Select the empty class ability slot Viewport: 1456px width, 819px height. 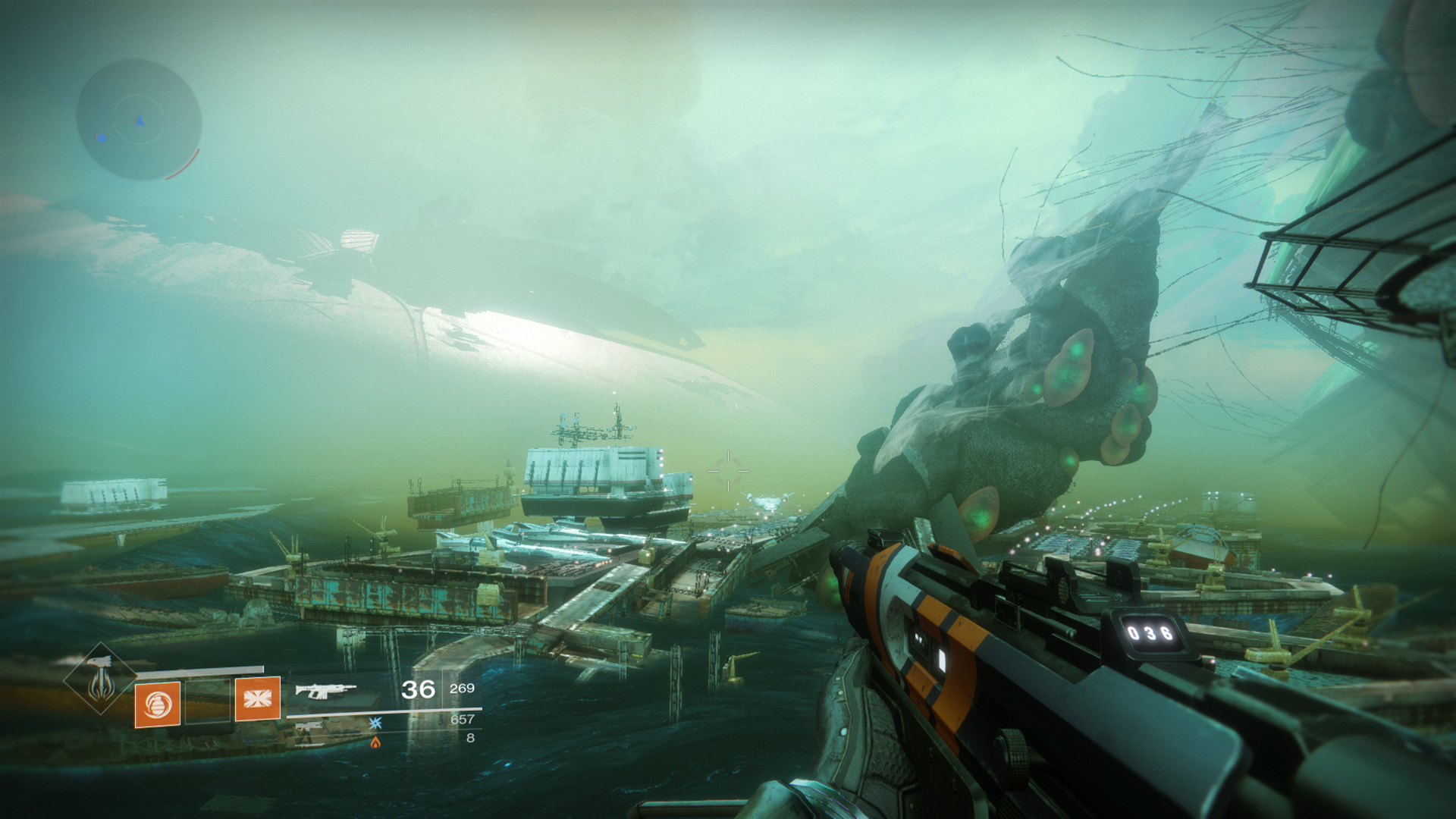click(208, 701)
